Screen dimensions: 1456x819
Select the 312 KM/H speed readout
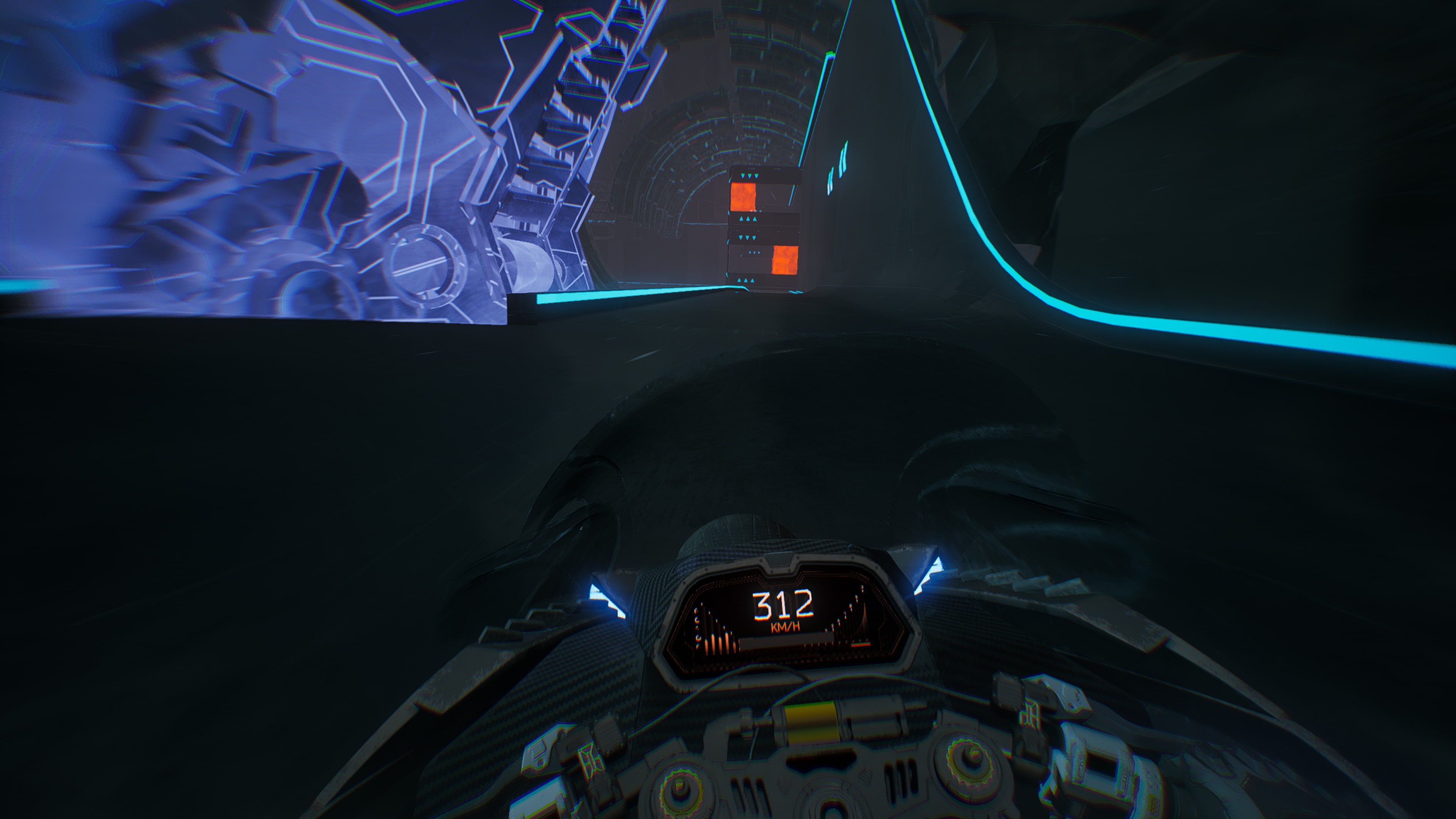[783, 604]
